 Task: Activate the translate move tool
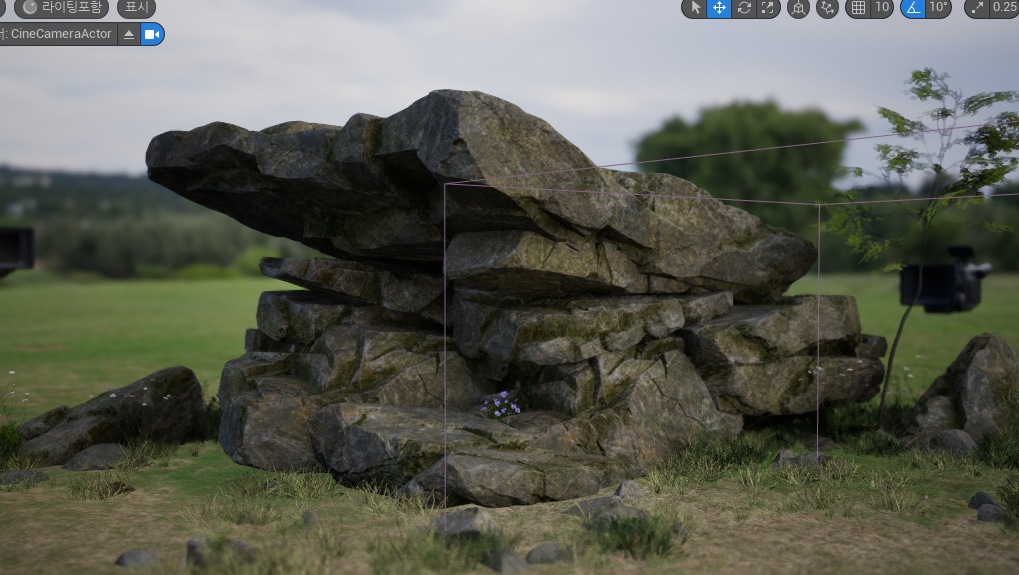tap(719, 8)
